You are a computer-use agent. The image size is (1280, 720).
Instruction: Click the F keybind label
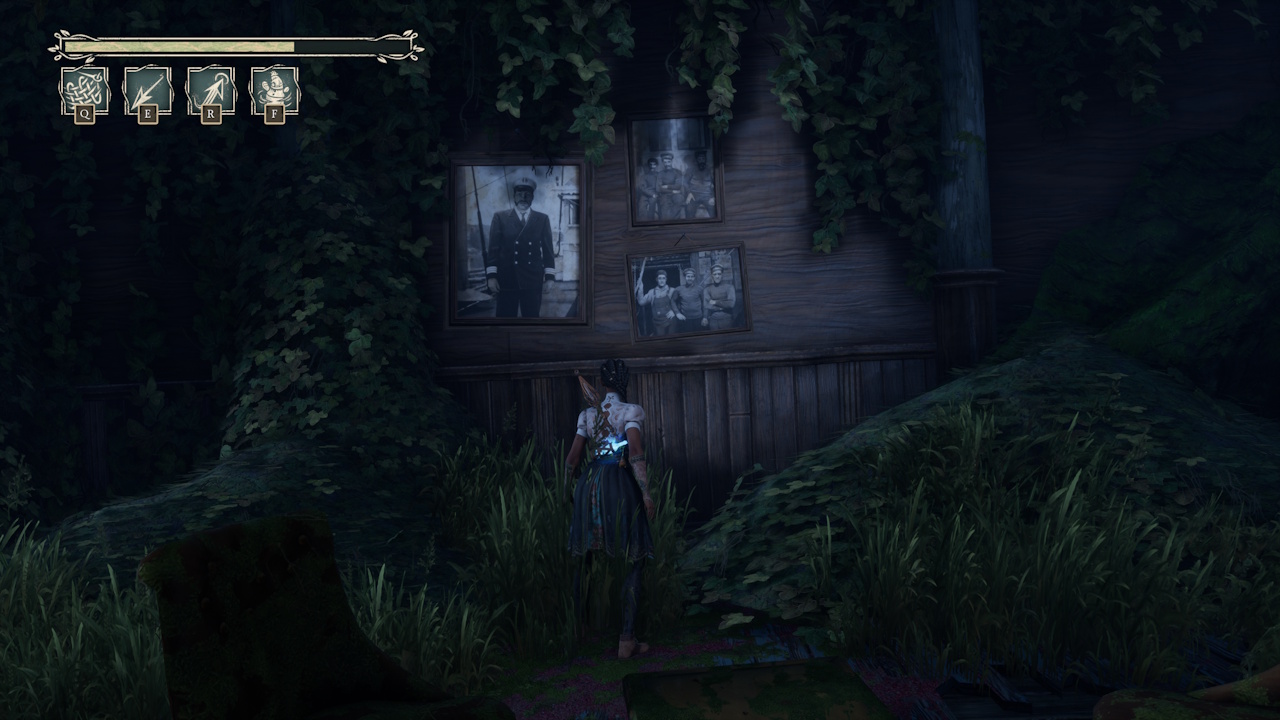(x=275, y=113)
